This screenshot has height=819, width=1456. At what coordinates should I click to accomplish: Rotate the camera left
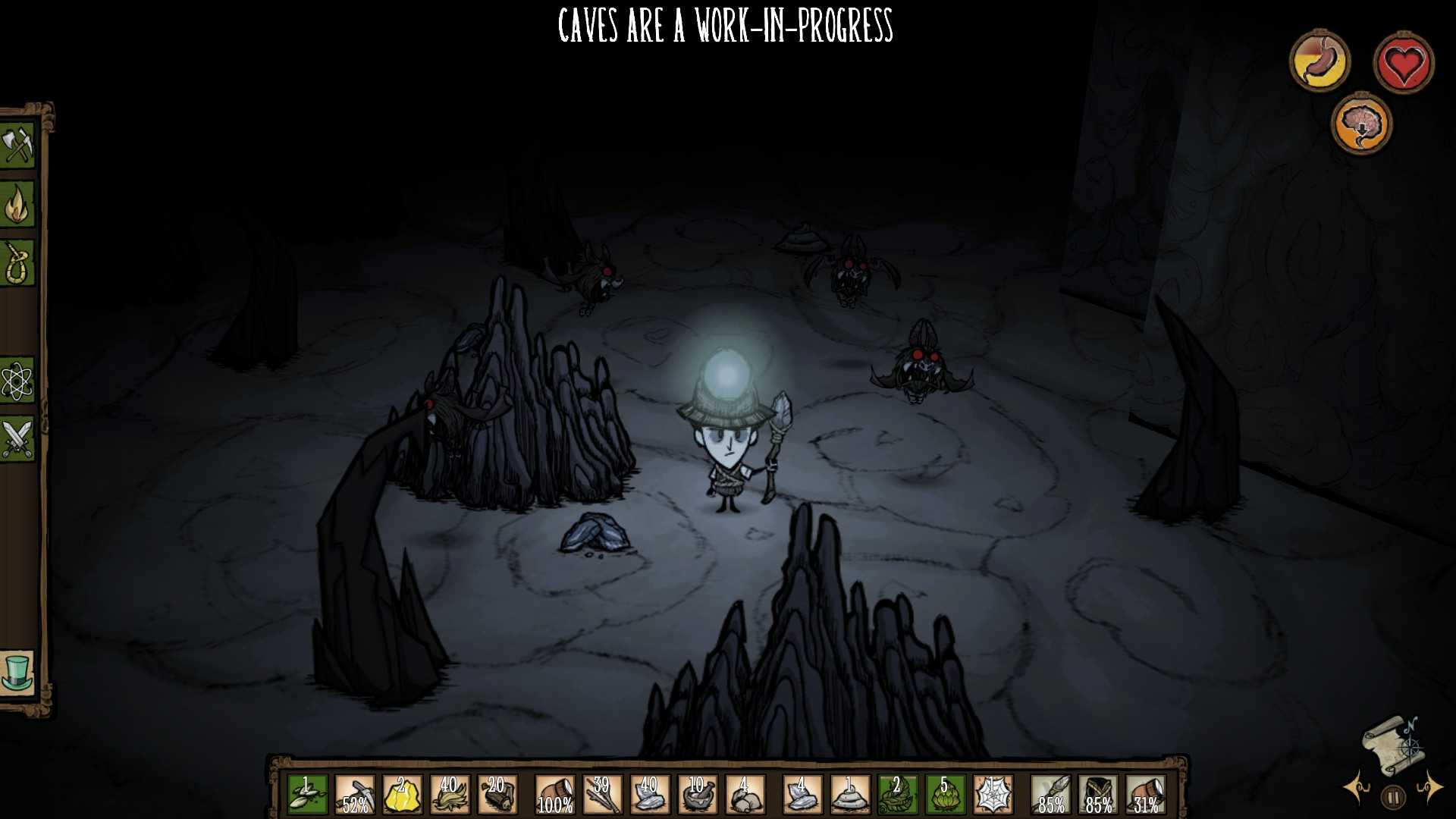tap(1357, 786)
